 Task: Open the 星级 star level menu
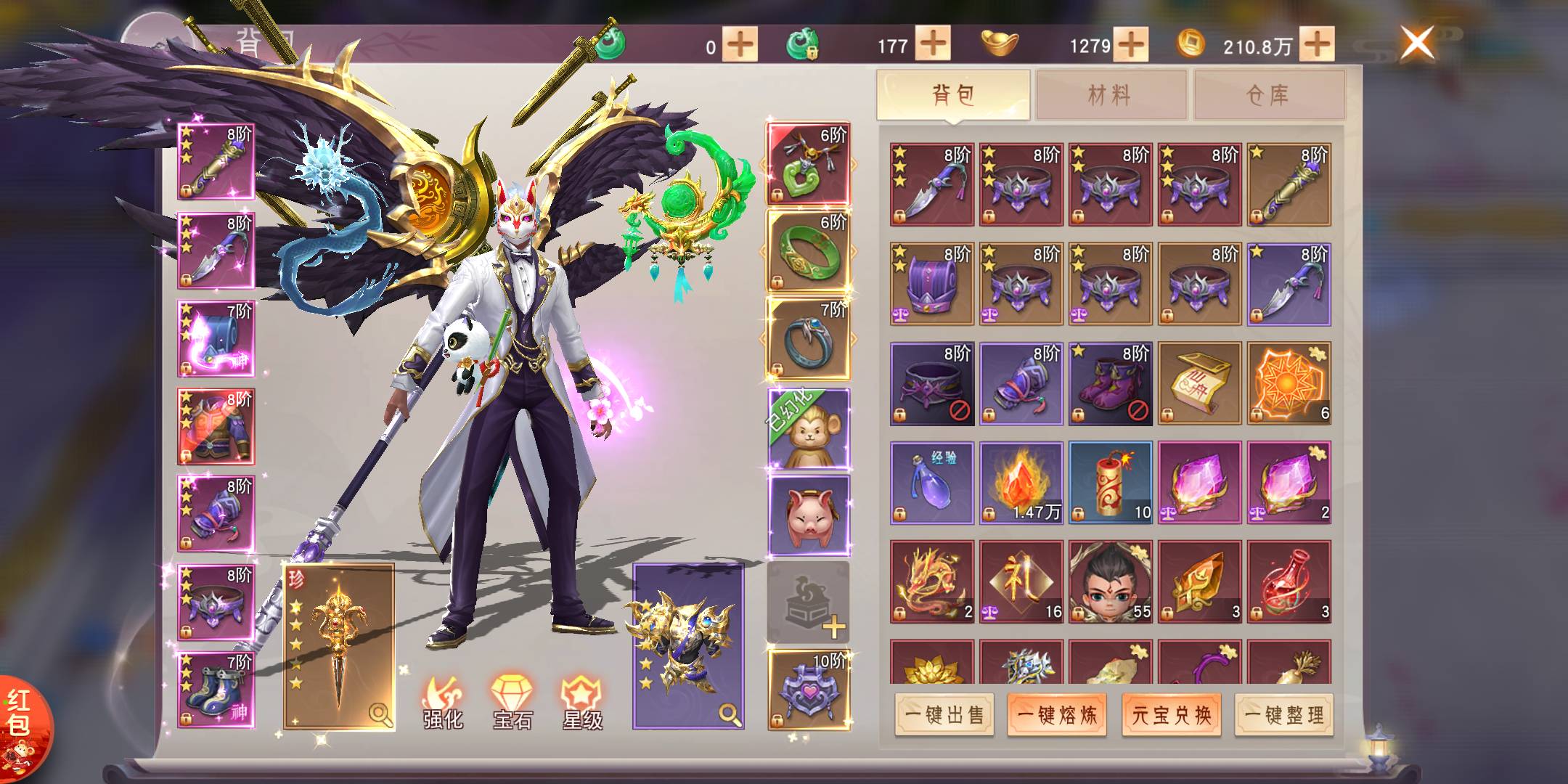pyautogui.click(x=582, y=702)
